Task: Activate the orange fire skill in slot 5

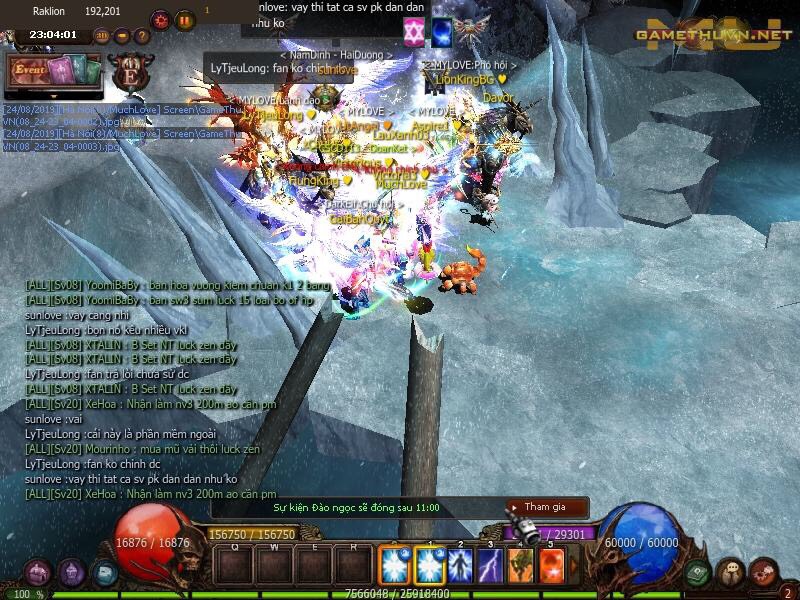Action: pos(551,566)
